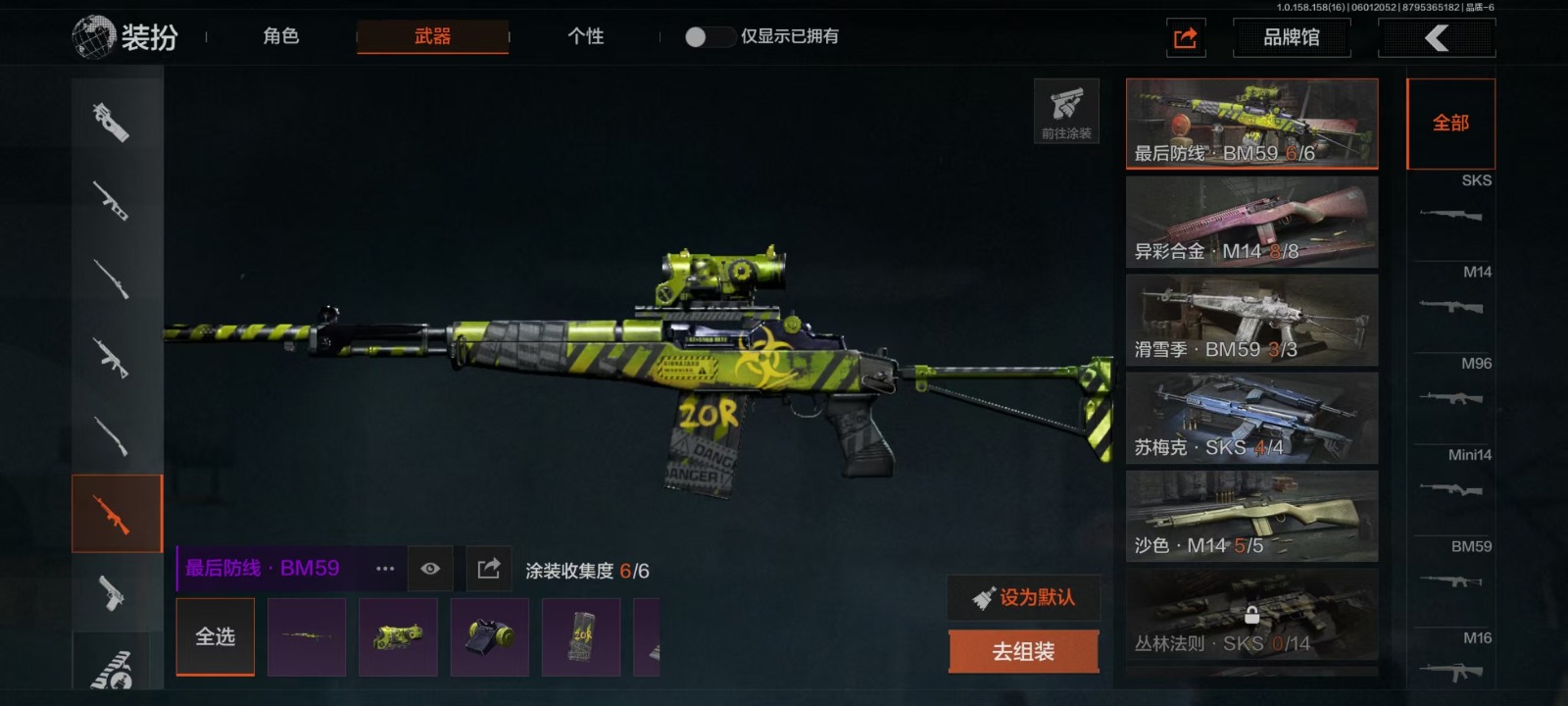
Task: Pick the 沙色 M14 skin
Action: pos(1251,517)
